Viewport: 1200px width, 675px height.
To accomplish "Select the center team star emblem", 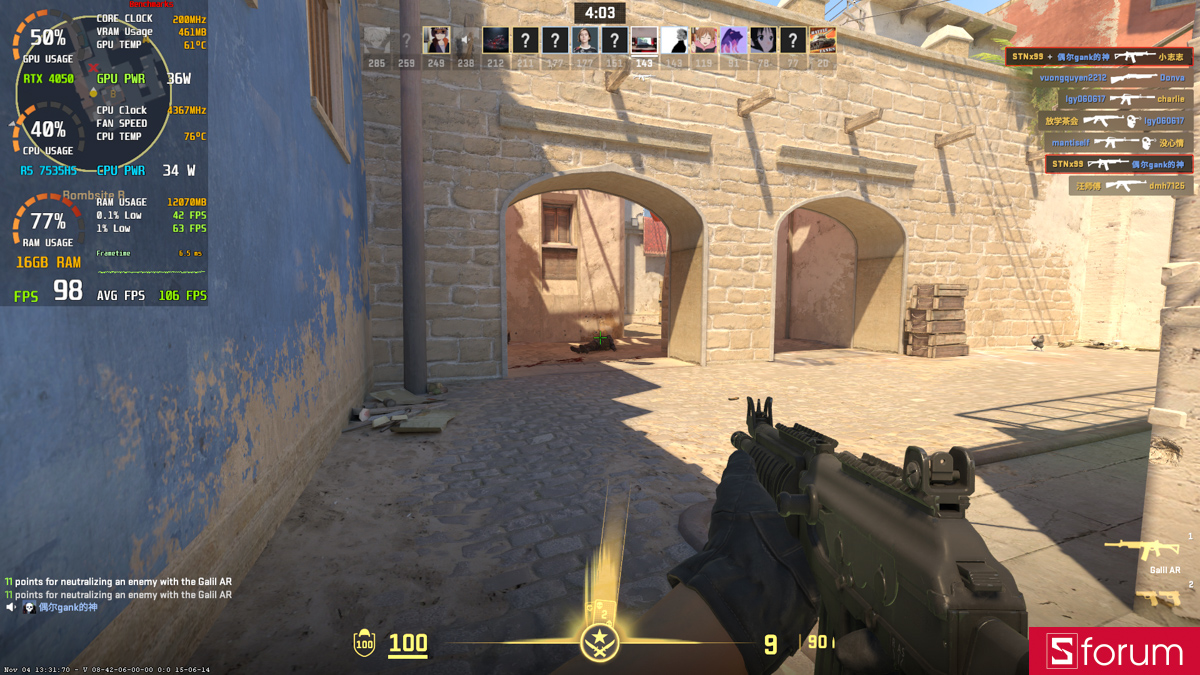I will 600,641.
